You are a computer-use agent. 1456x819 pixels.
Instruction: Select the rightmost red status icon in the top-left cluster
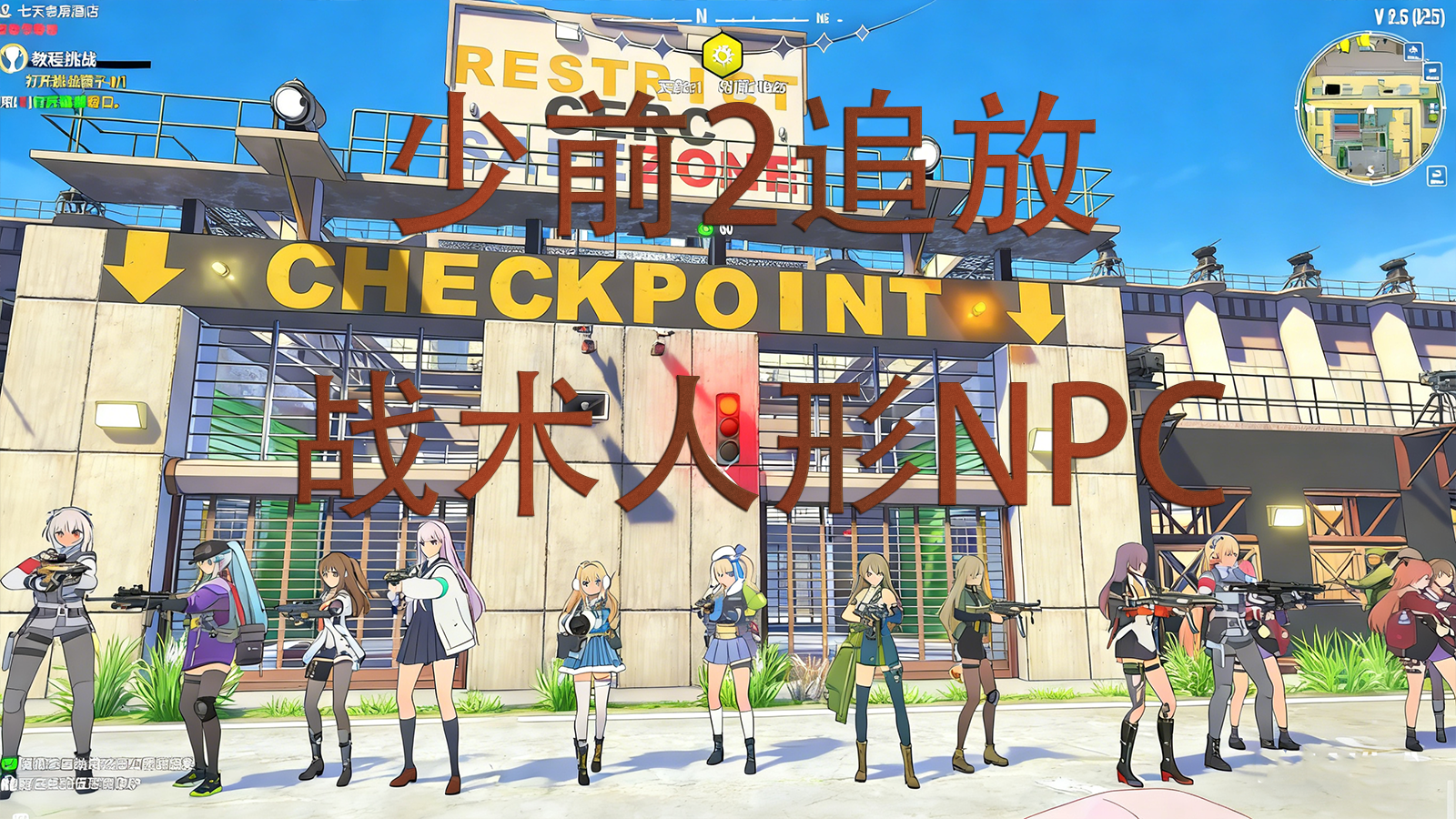click(x=54, y=28)
